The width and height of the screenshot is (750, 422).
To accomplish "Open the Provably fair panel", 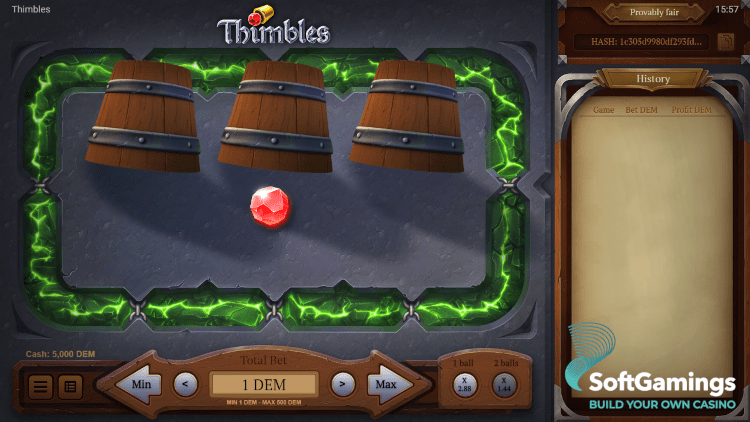I will tap(652, 13).
